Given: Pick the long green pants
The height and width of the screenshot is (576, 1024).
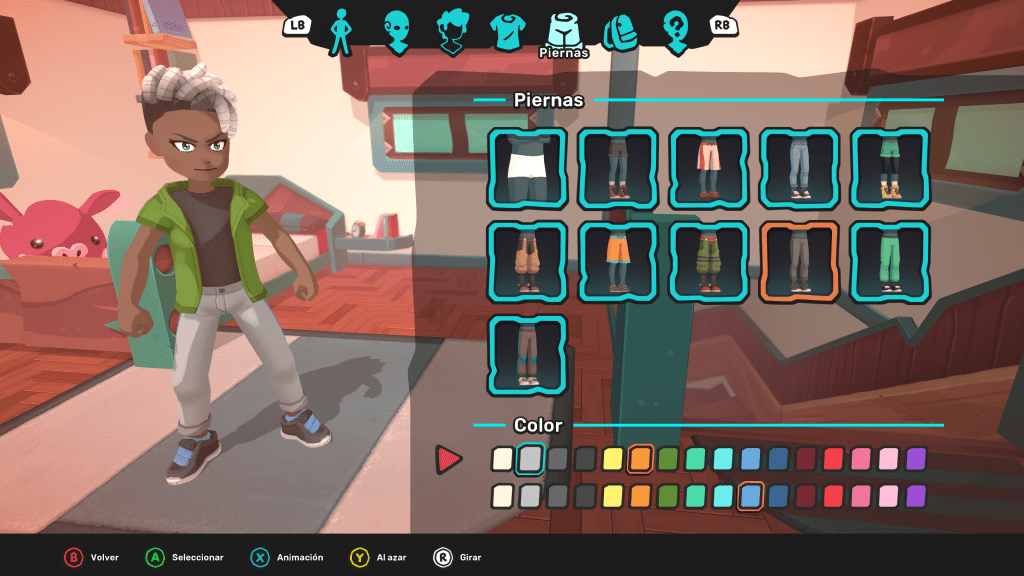Looking at the screenshot, I should (x=891, y=261).
